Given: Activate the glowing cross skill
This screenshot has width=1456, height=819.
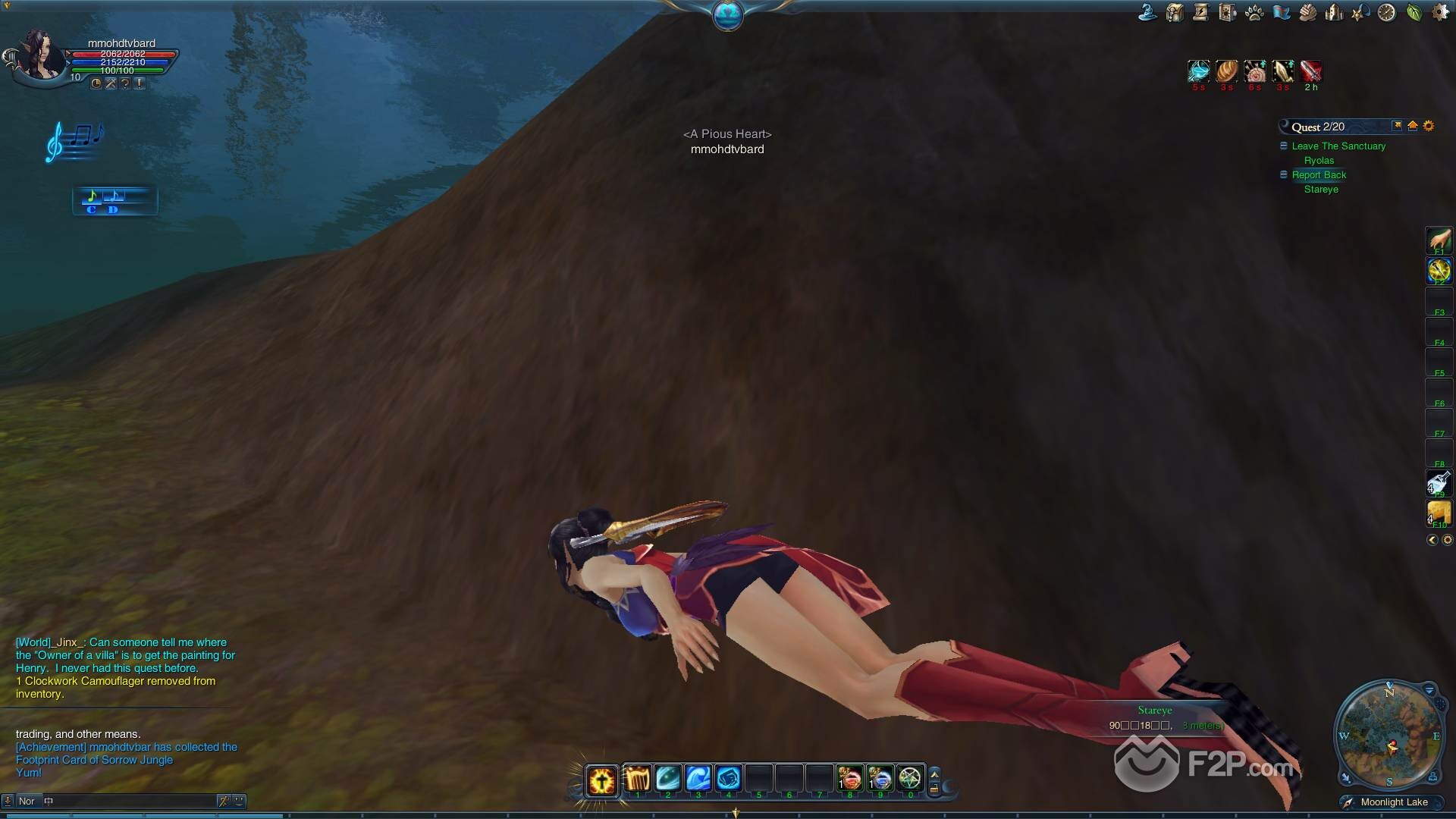Looking at the screenshot, I should (601, 780).
